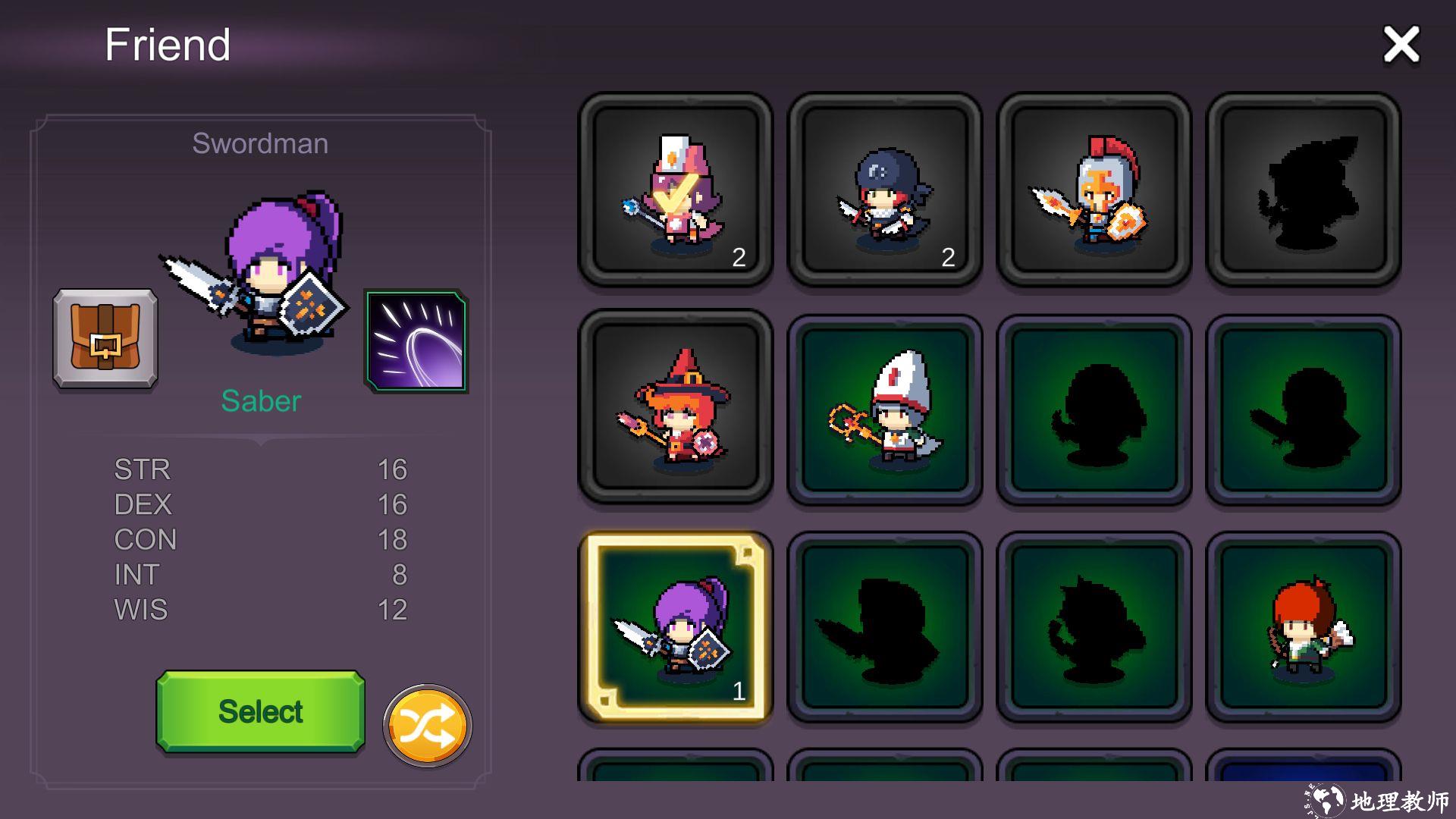Select the highlighted purple-haired Saber tile
The width and height of the screenshot is (1456, 819).
coord(675,626)
